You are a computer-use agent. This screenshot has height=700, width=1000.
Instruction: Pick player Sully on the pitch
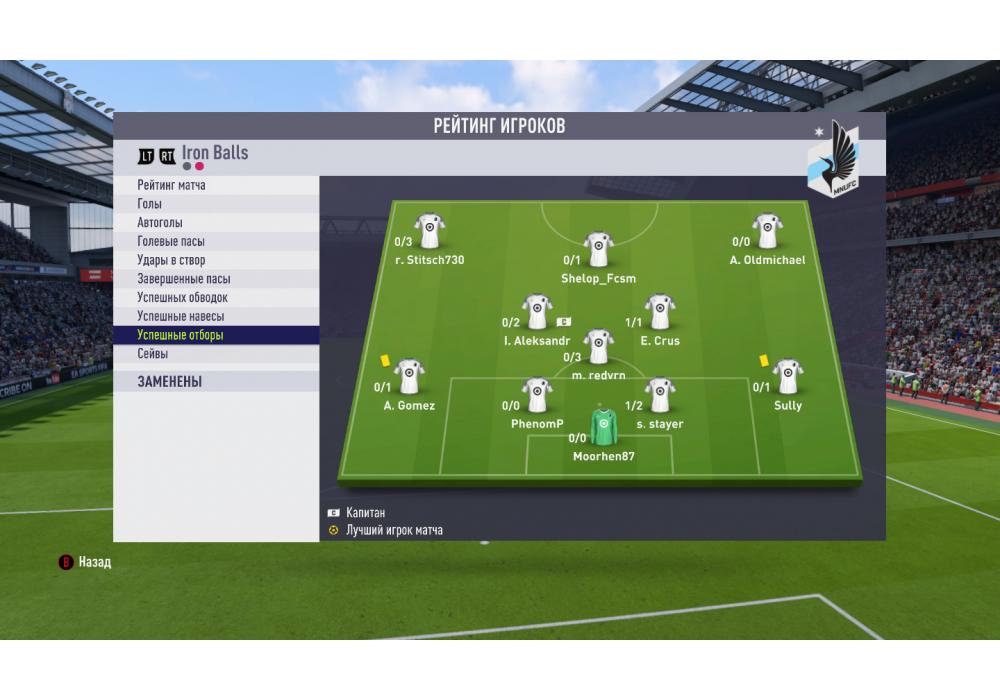point(787,376)
